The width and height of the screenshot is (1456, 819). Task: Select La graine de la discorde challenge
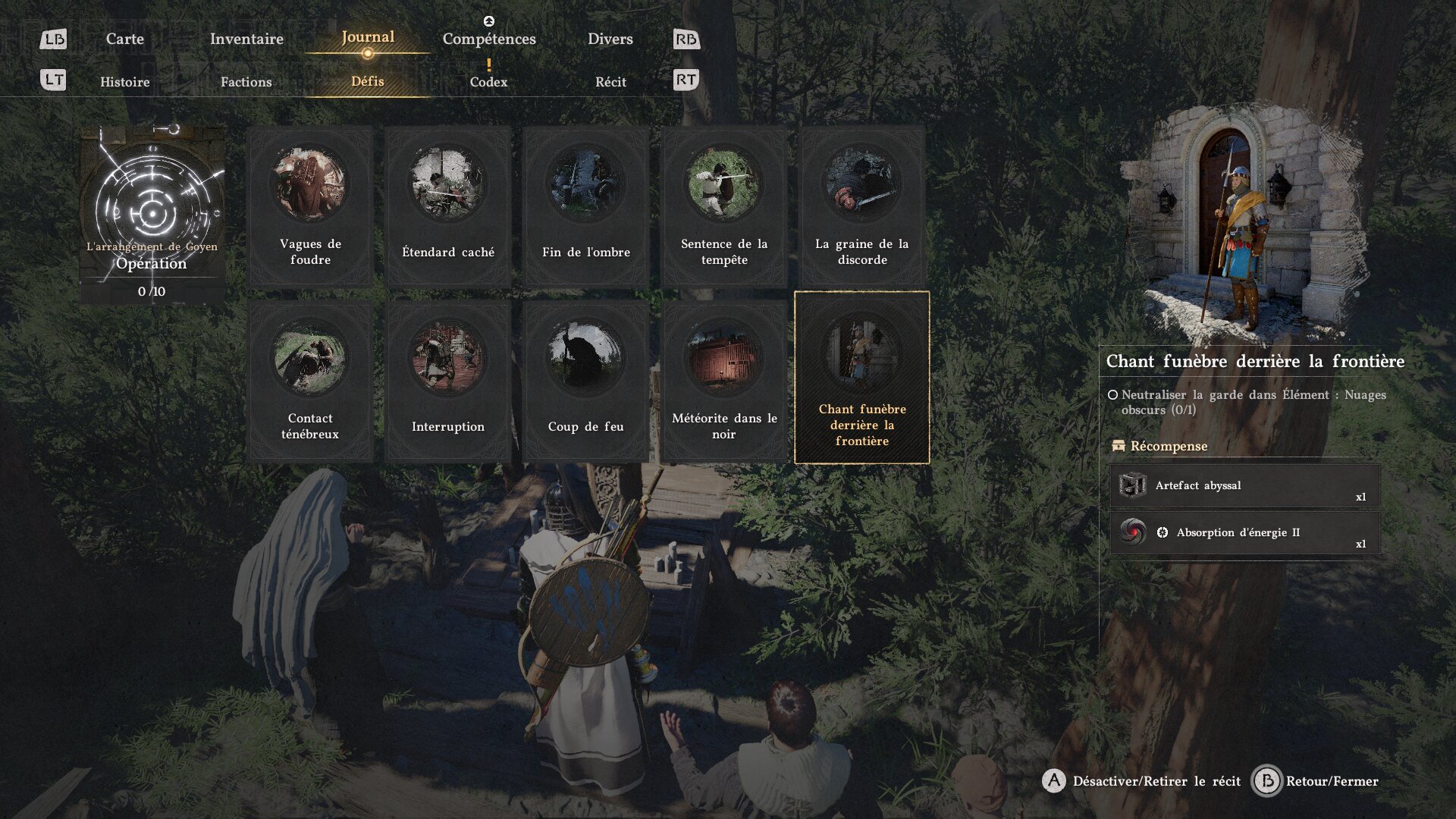click(862, 207)
